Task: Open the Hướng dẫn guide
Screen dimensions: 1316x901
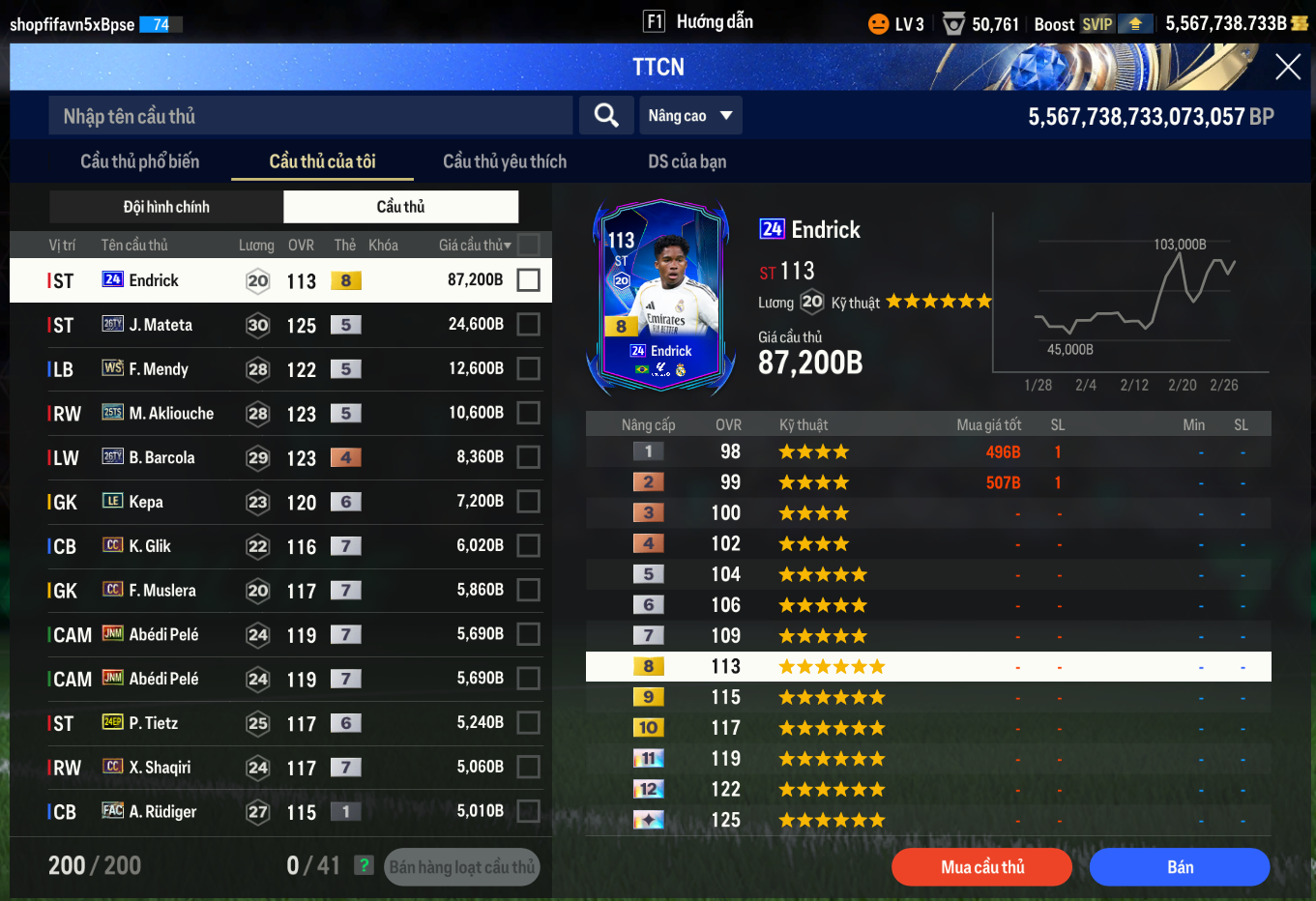Action: click(x=699, y=22)
